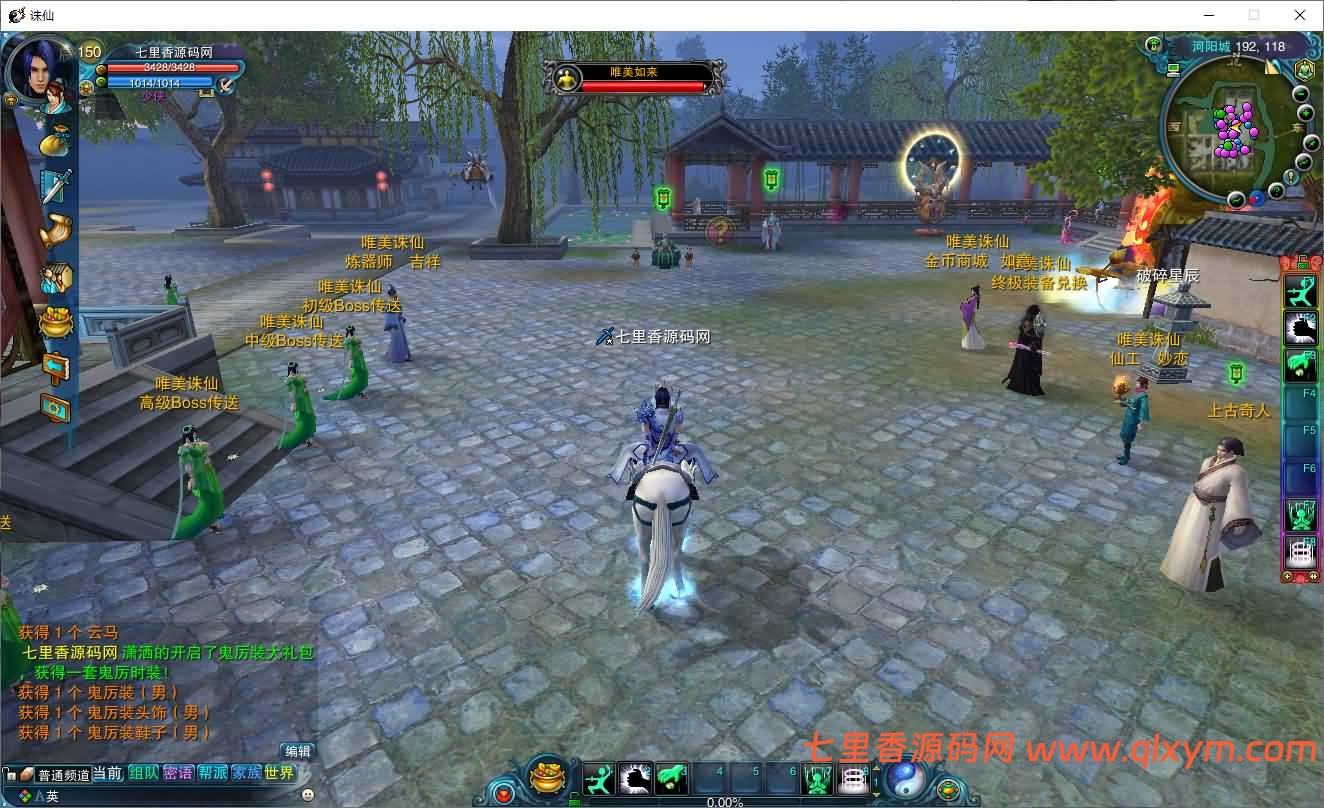Zoom in the minimap with the plus button
This screenshot has width=1324, height=808.
point(1305,112)
